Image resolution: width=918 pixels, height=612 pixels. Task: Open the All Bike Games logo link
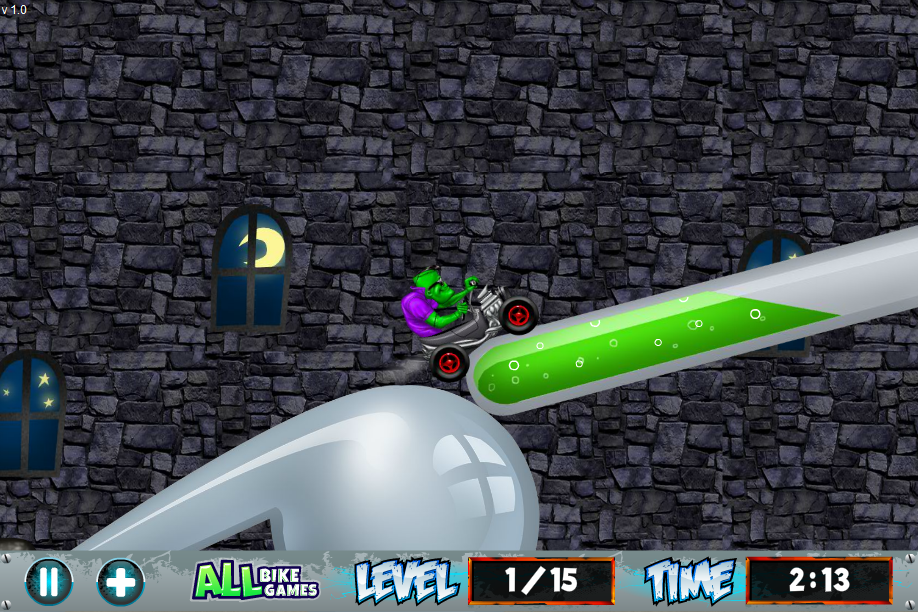click(255, 581)
